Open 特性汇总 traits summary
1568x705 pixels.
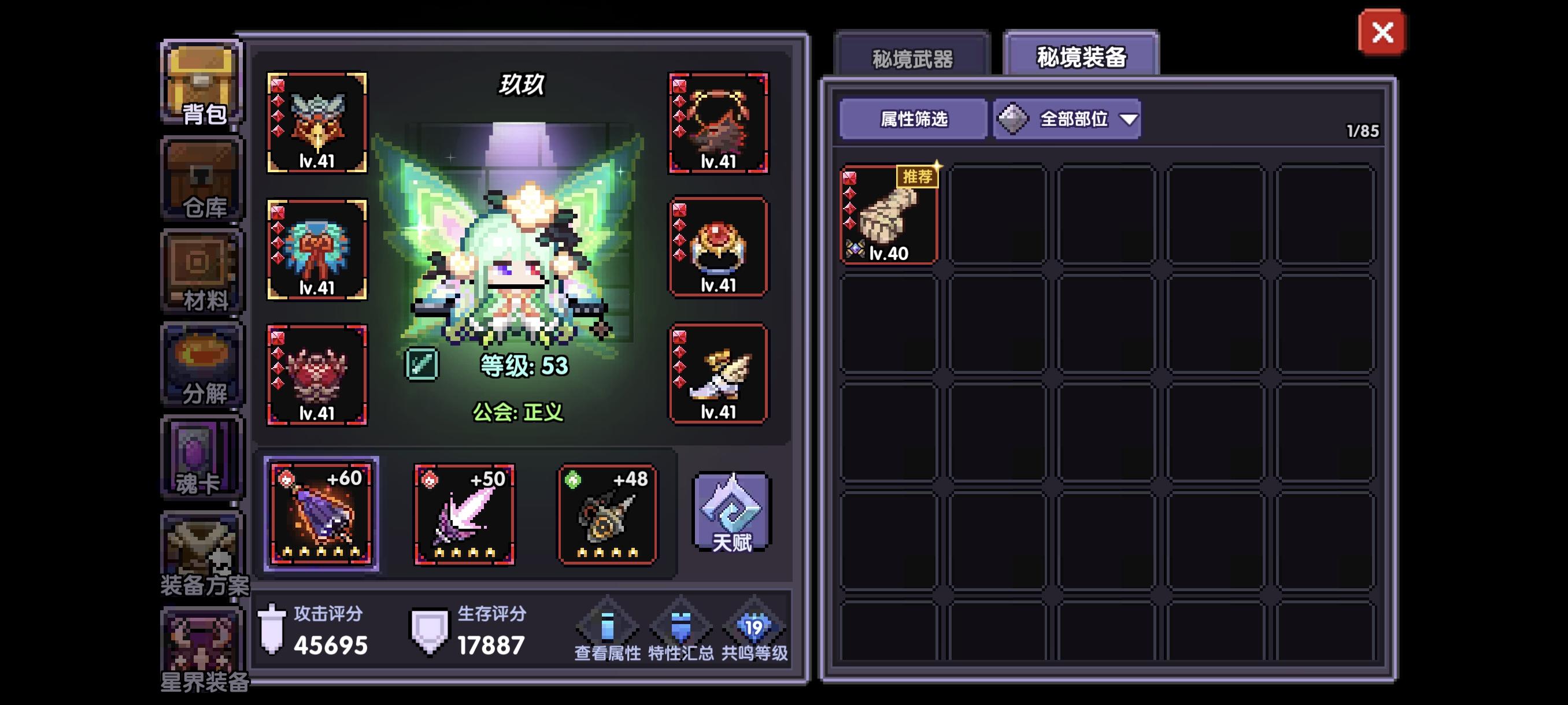[x=682, y=629]
